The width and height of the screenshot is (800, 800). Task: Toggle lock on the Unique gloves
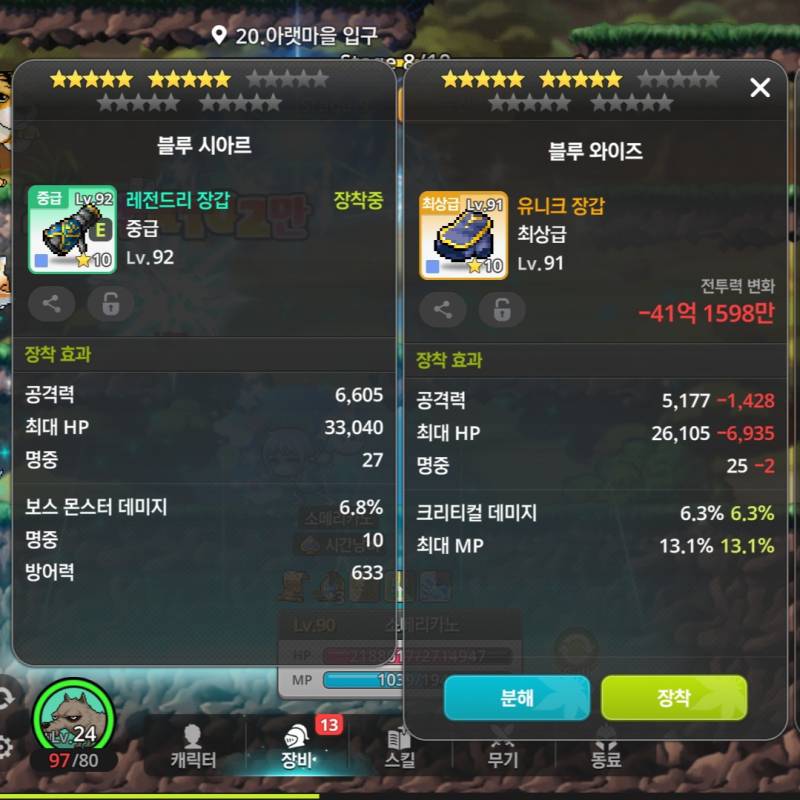(x=501, y=310)
